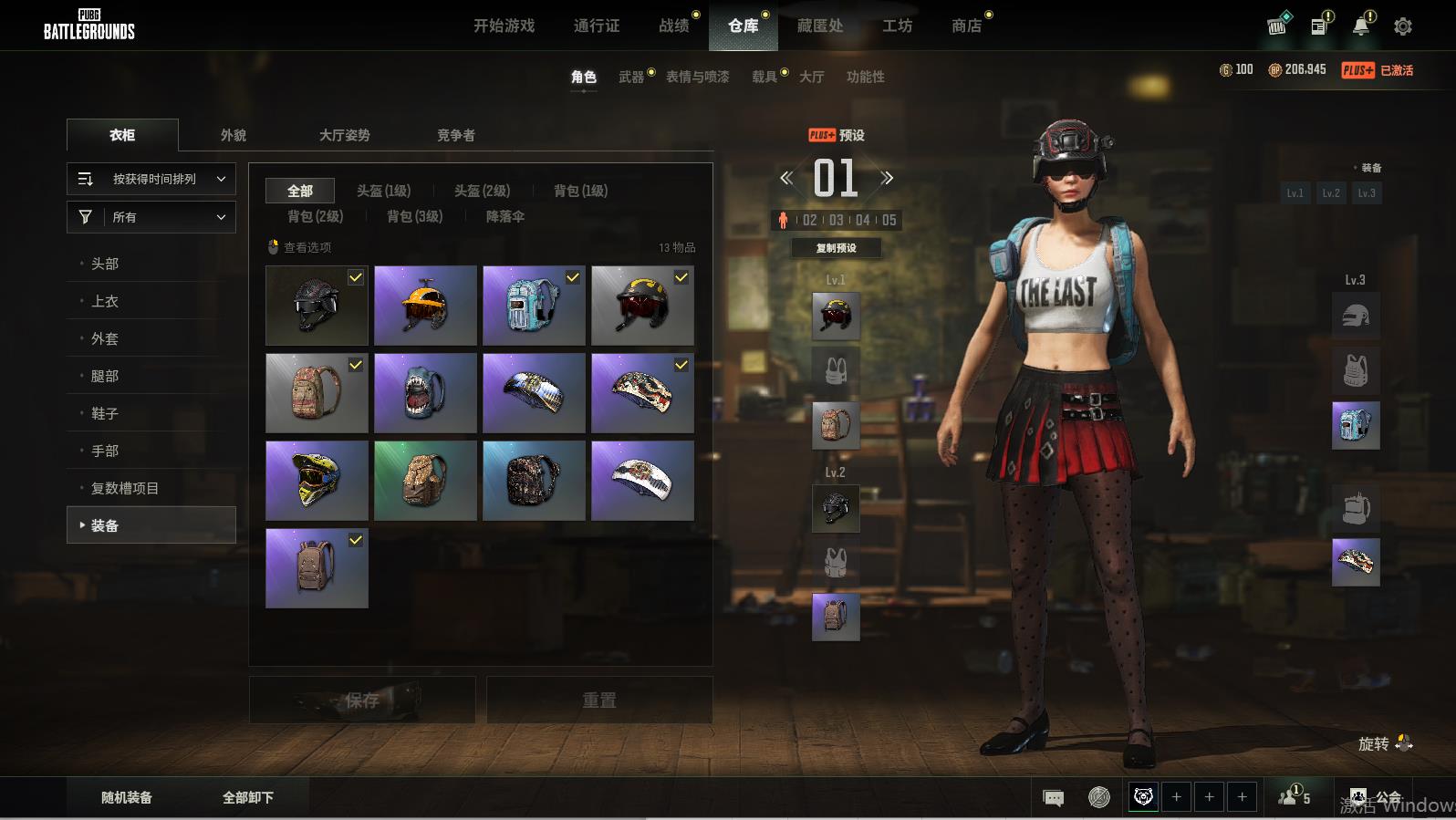Click 全部卸下 to unequip everything
Viewport: 1456px width, 820px height.
pos(248,797)
